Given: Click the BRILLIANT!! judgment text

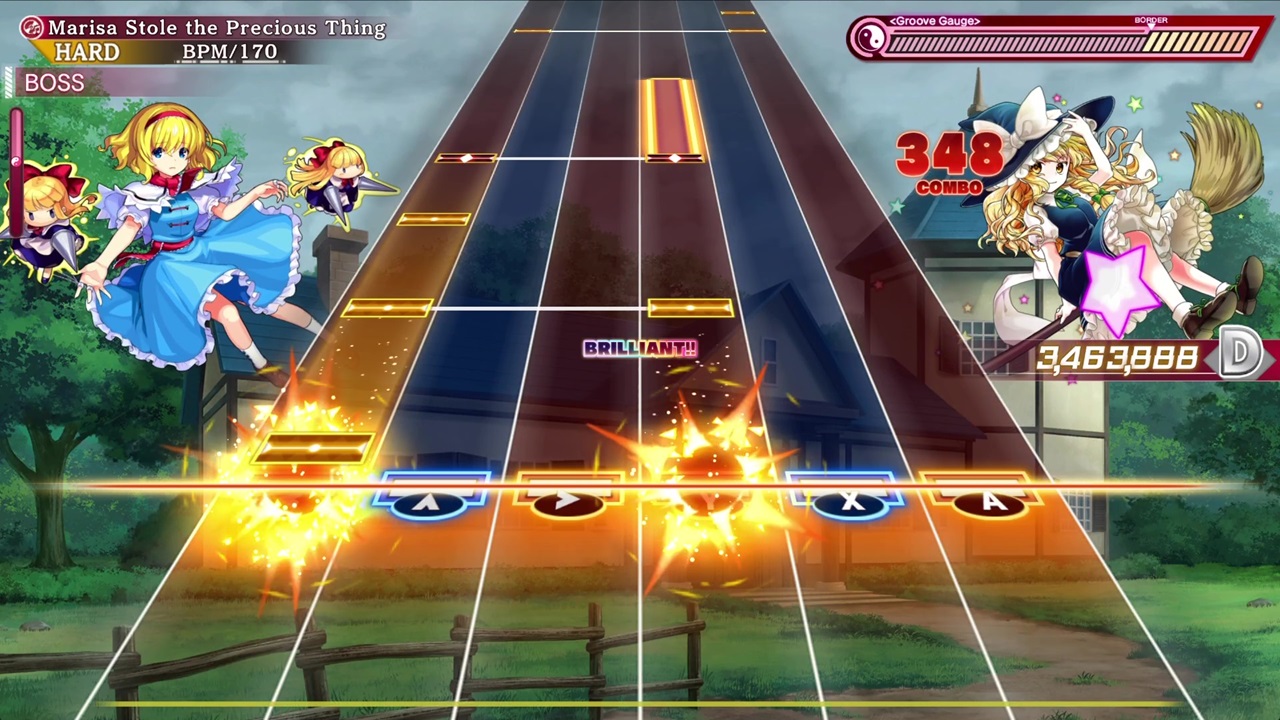Looking at the screenshot, I should click(639, 348).
